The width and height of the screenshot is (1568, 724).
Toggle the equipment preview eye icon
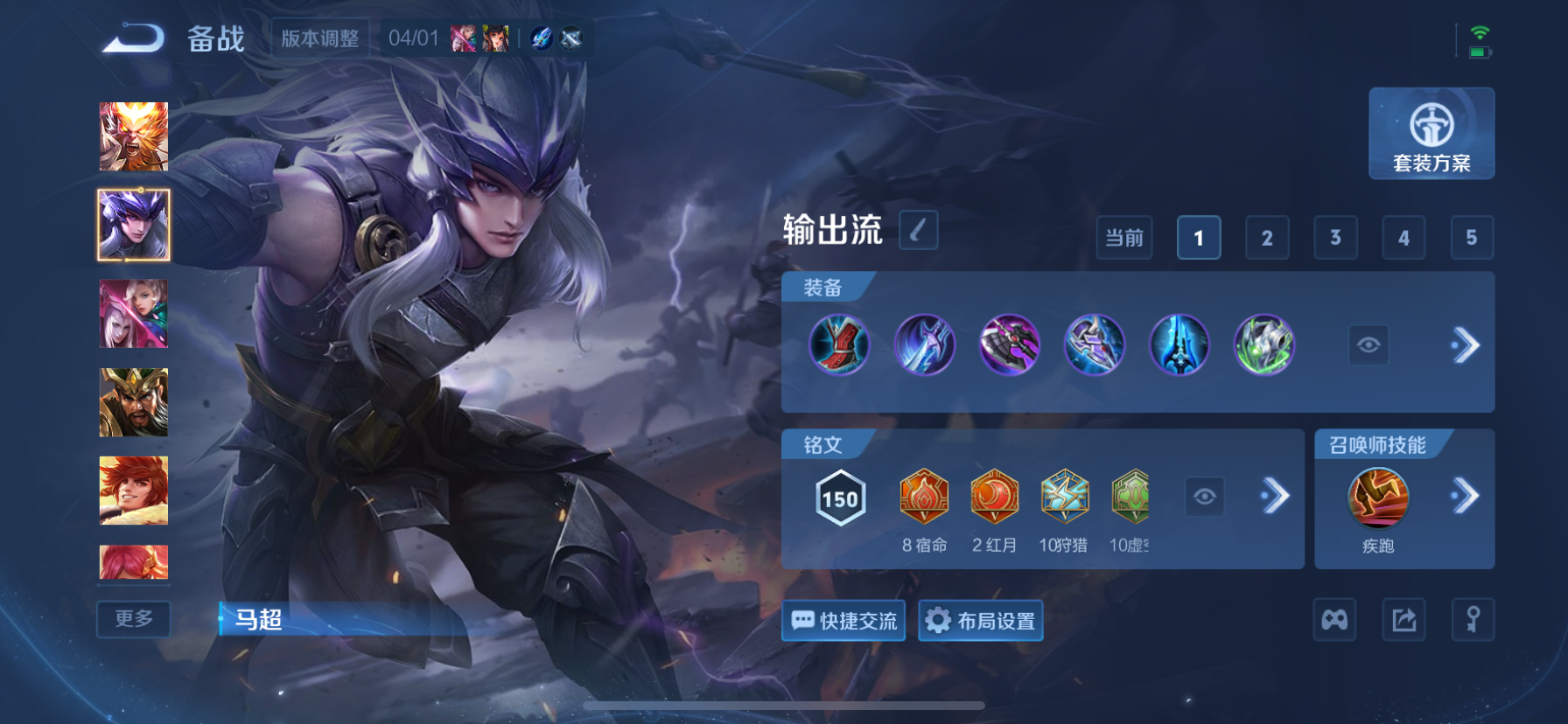pyautogui.click(x=1368, y=345)
